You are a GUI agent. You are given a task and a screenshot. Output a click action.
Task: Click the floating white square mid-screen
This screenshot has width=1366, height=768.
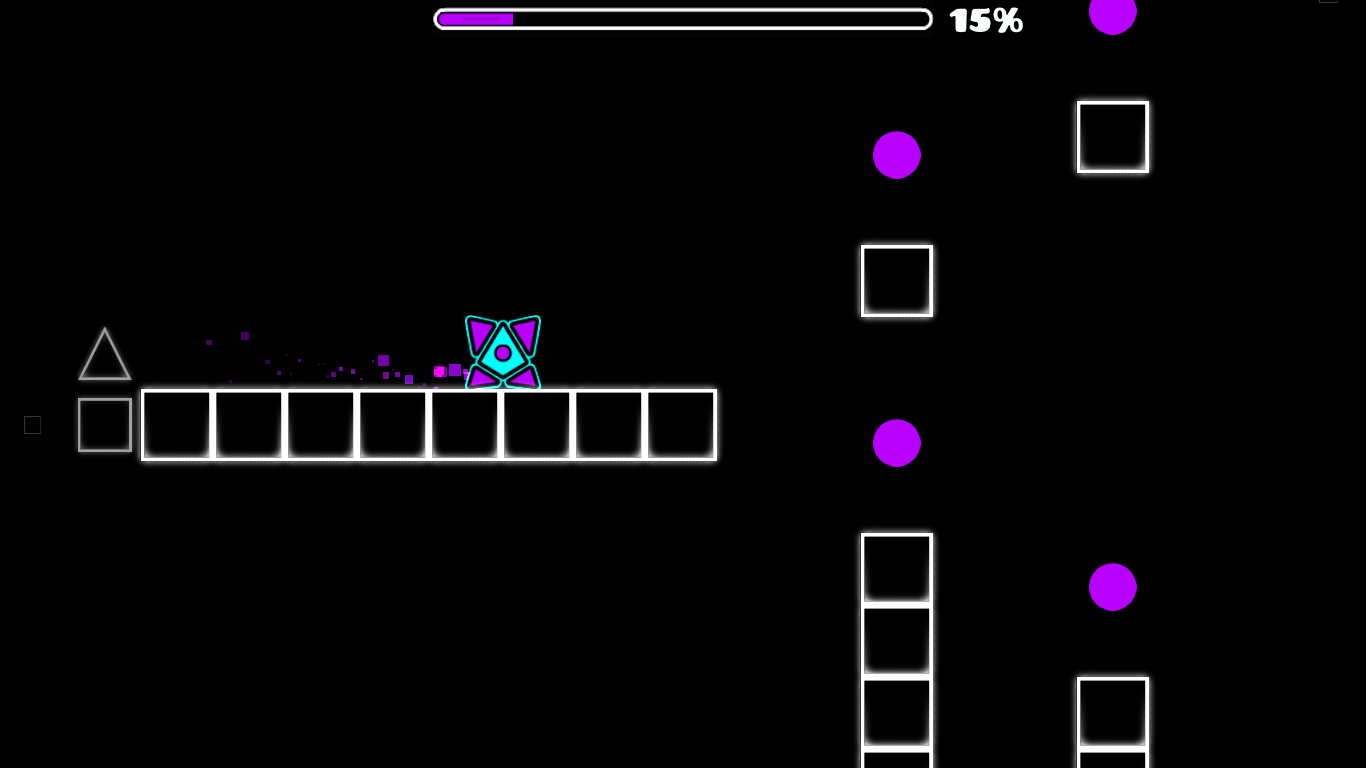point(896,280)
